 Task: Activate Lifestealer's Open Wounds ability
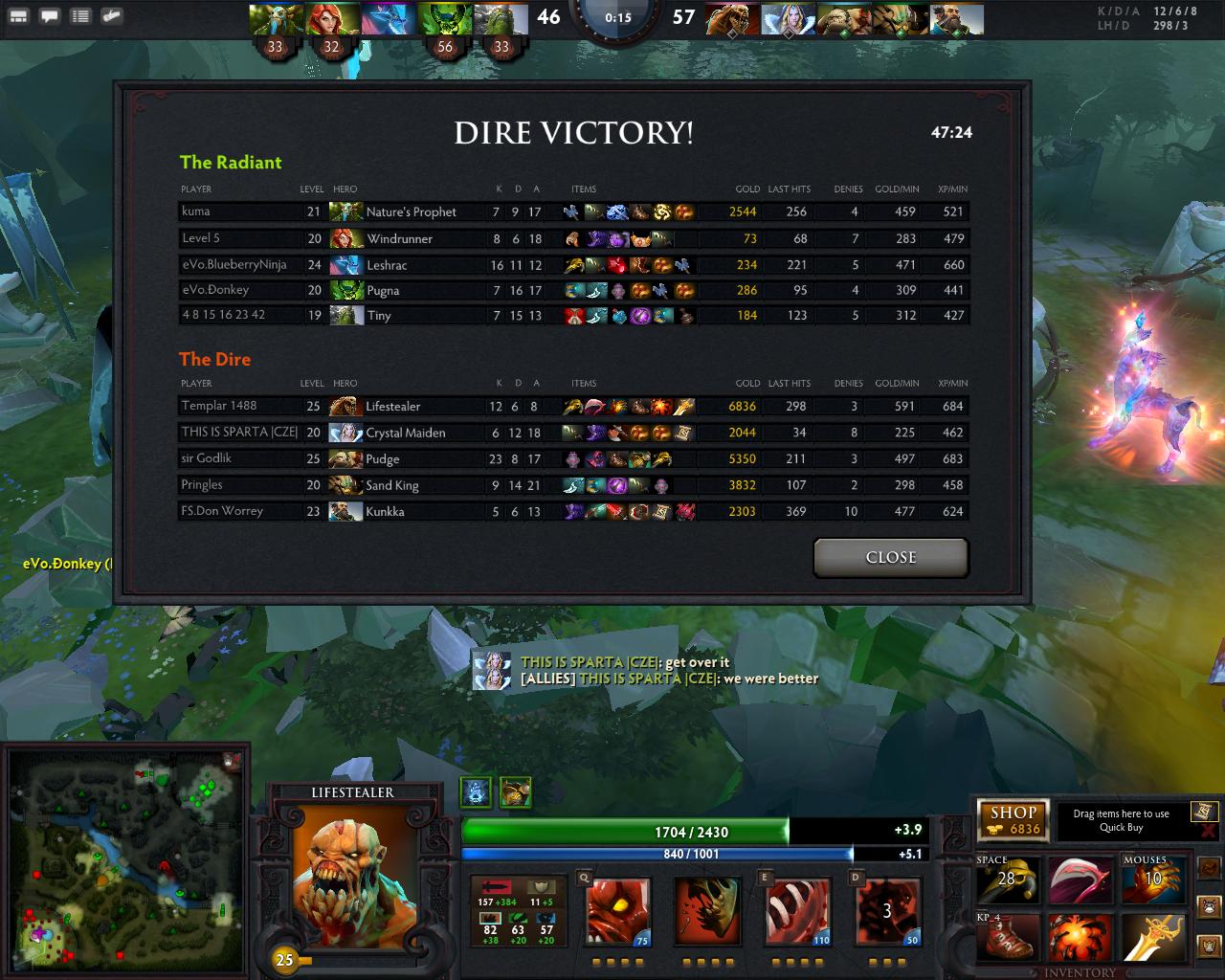[x=797, y=911]
